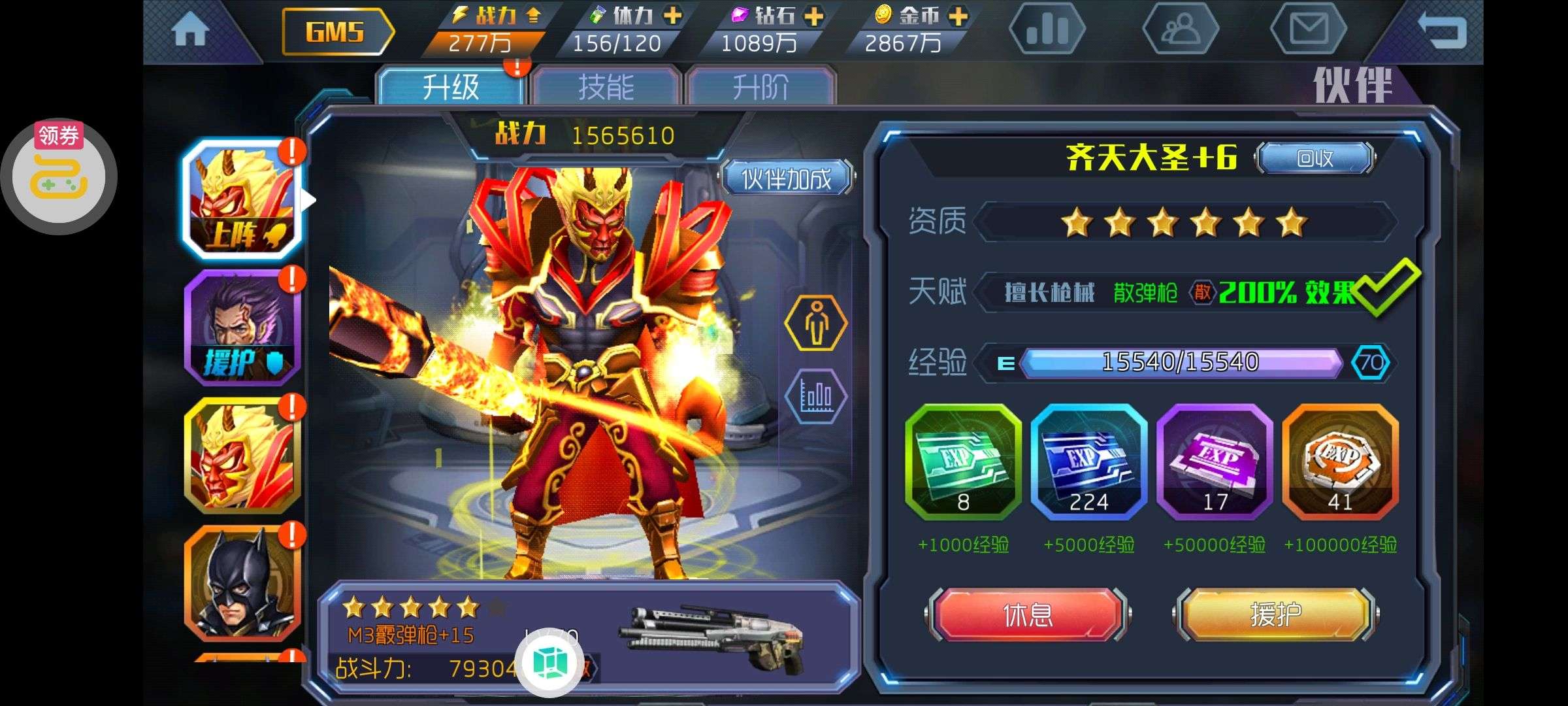Open the friends hexagon icon

1180,29
